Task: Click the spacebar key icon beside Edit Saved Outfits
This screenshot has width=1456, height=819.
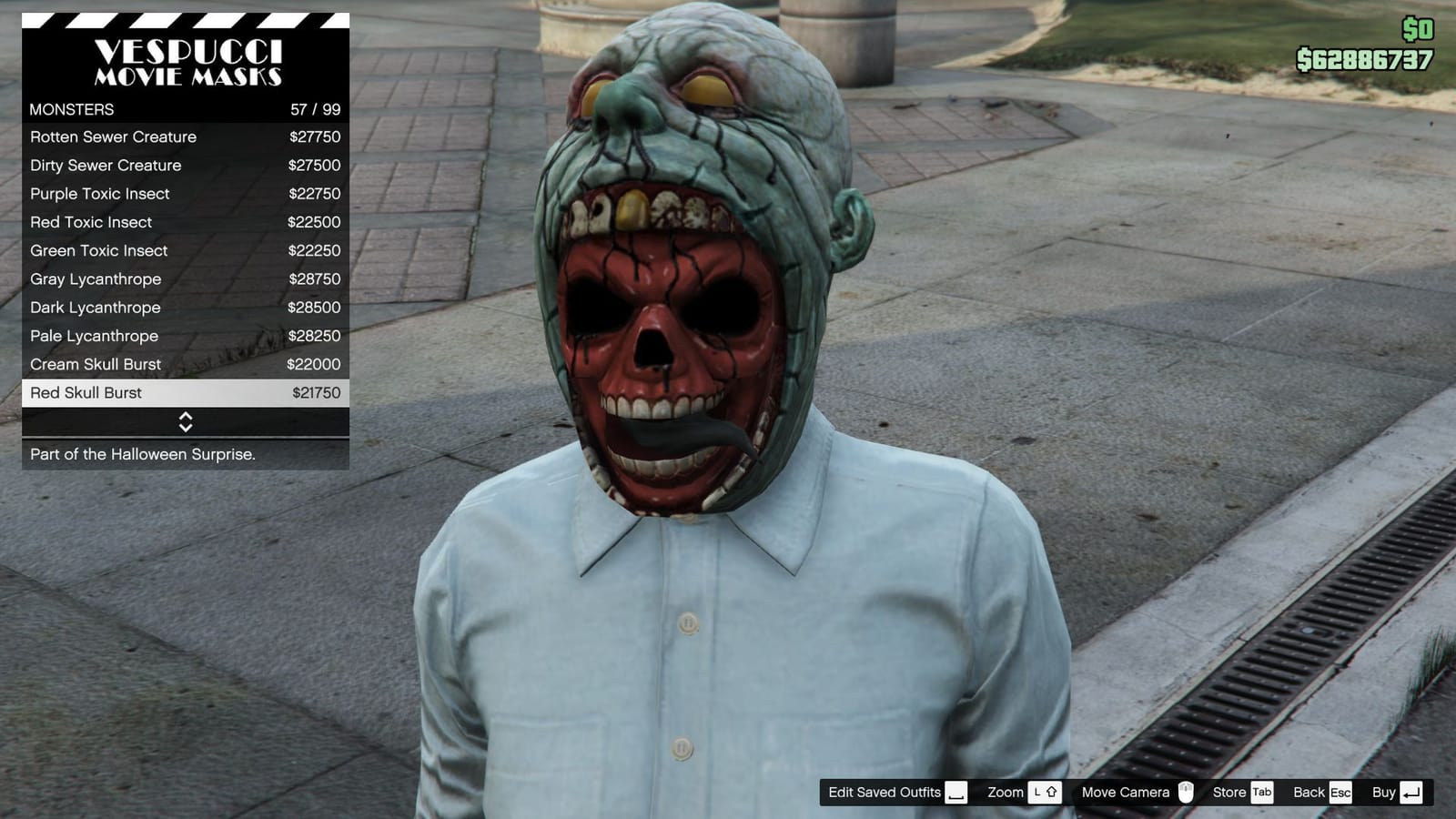Action: [x=956, y=793]
